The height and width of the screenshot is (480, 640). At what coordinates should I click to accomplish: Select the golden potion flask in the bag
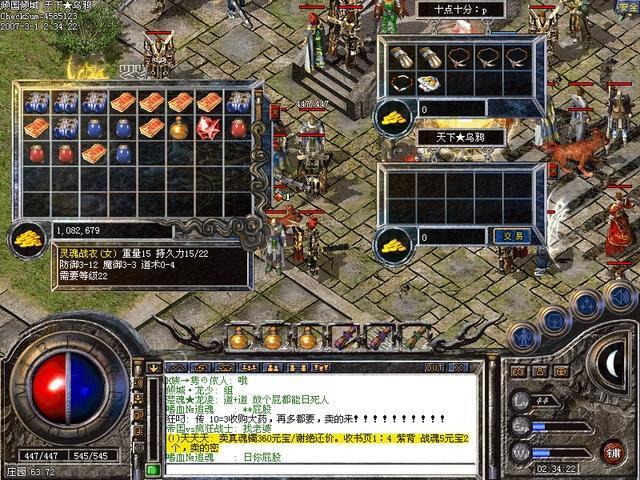click(x=180, y=127)
